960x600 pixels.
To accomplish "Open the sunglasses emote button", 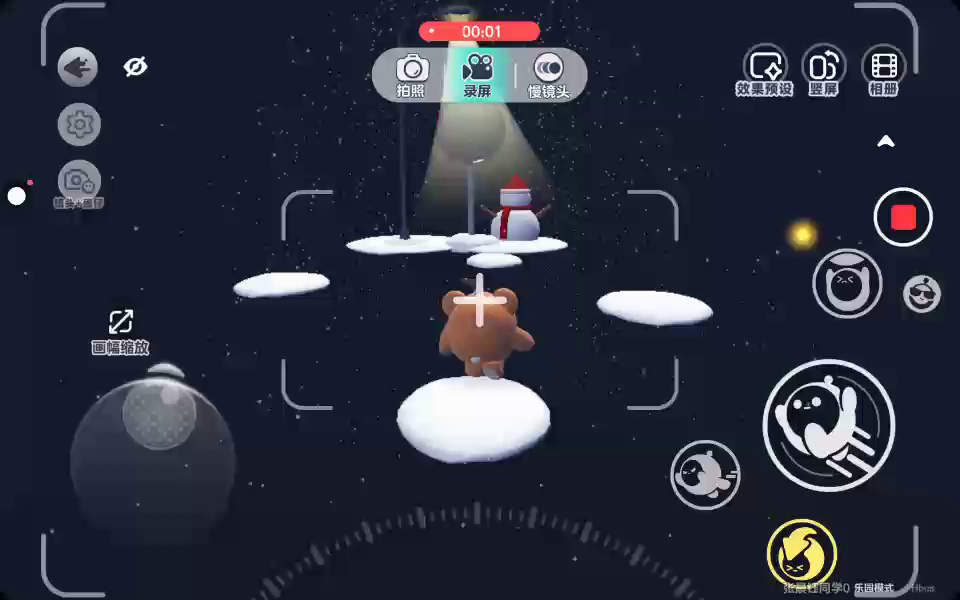I will click(x=921, y=293).
